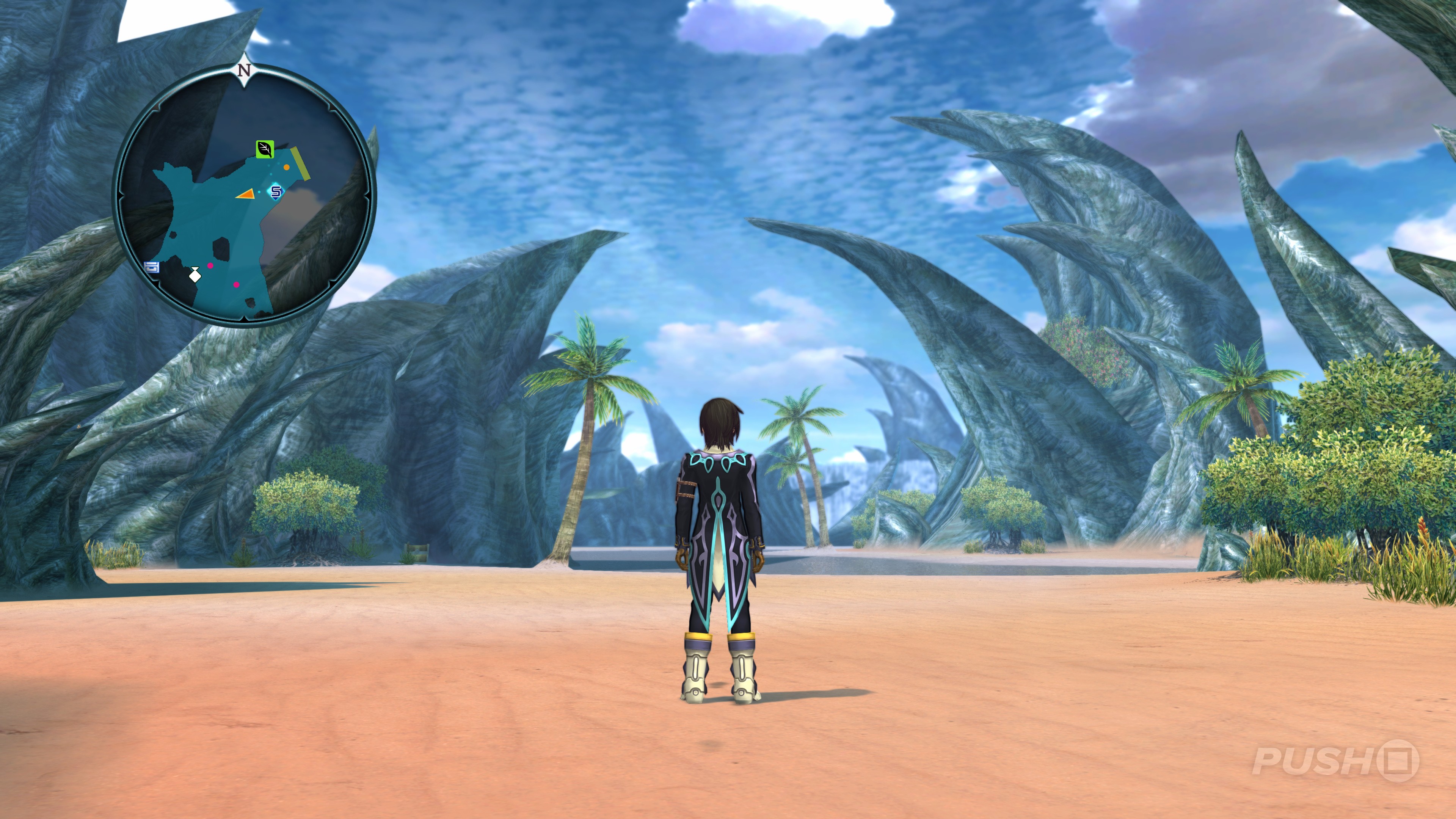Click the treasure chest icon on minimap

[151, 267]
